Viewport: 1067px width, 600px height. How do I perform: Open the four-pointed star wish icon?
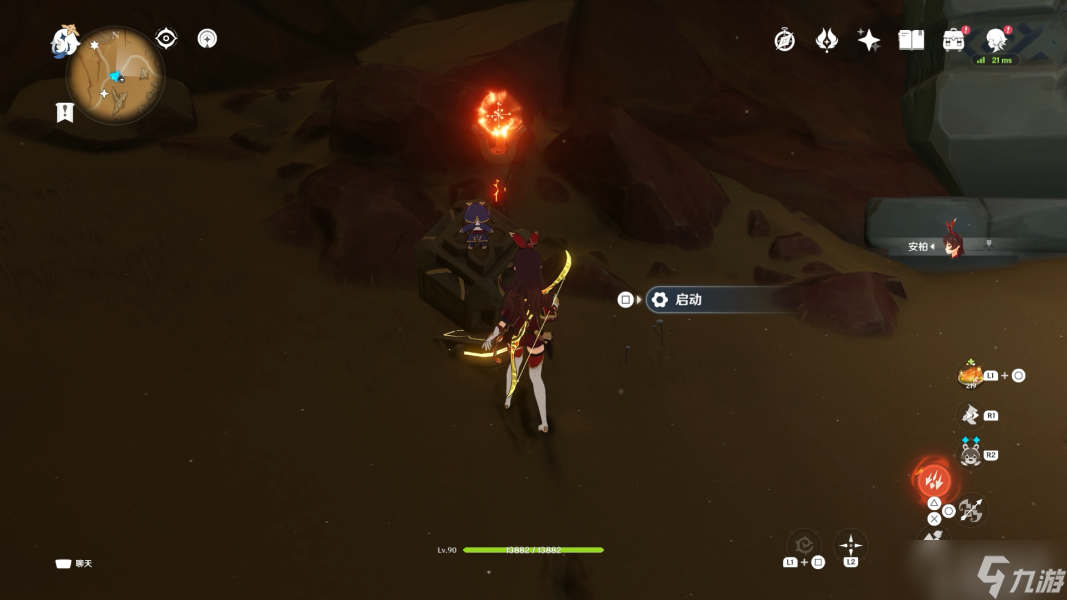tap(869, 40)
